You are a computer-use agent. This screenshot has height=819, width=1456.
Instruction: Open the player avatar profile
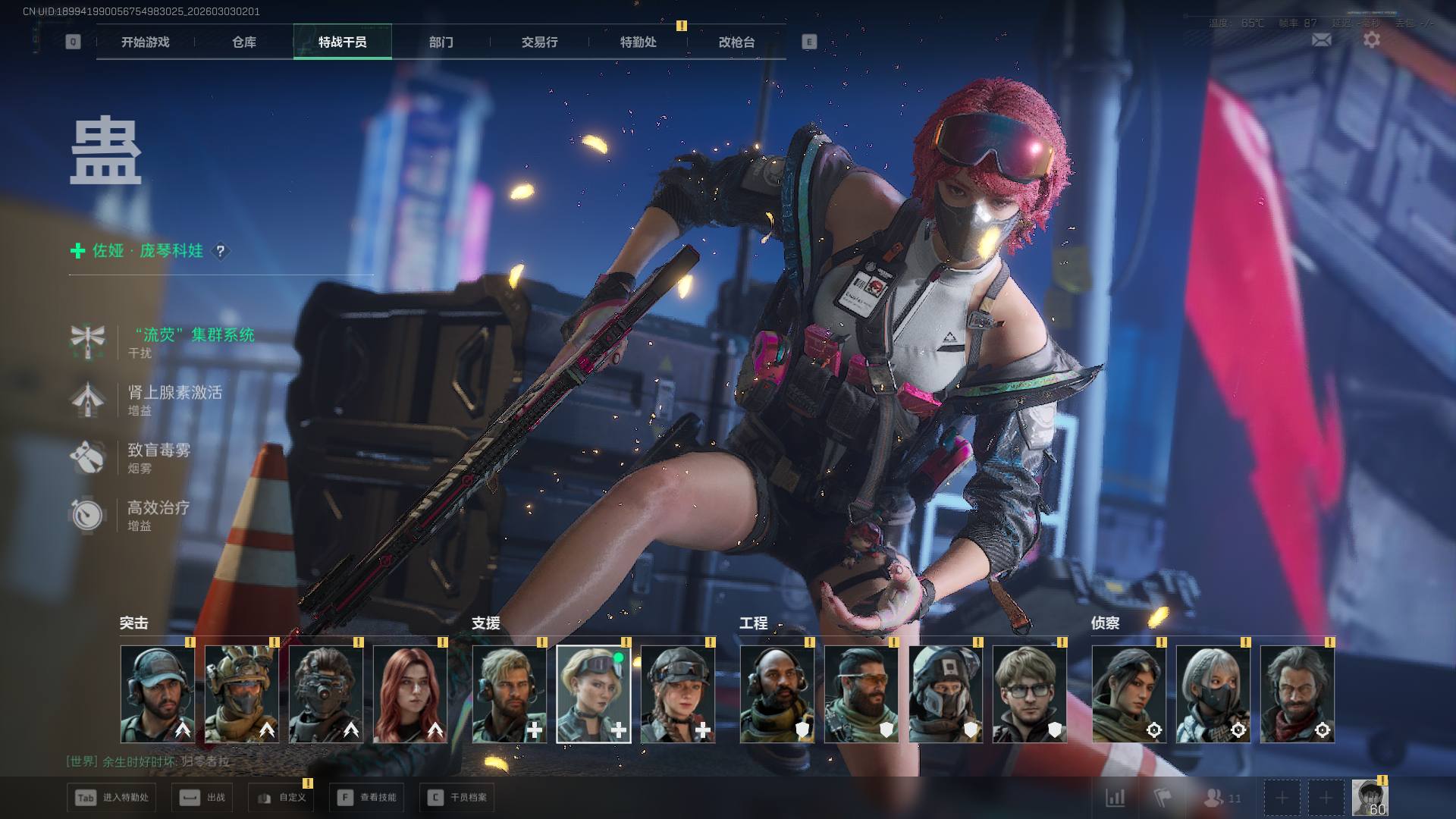[1370, 798]
